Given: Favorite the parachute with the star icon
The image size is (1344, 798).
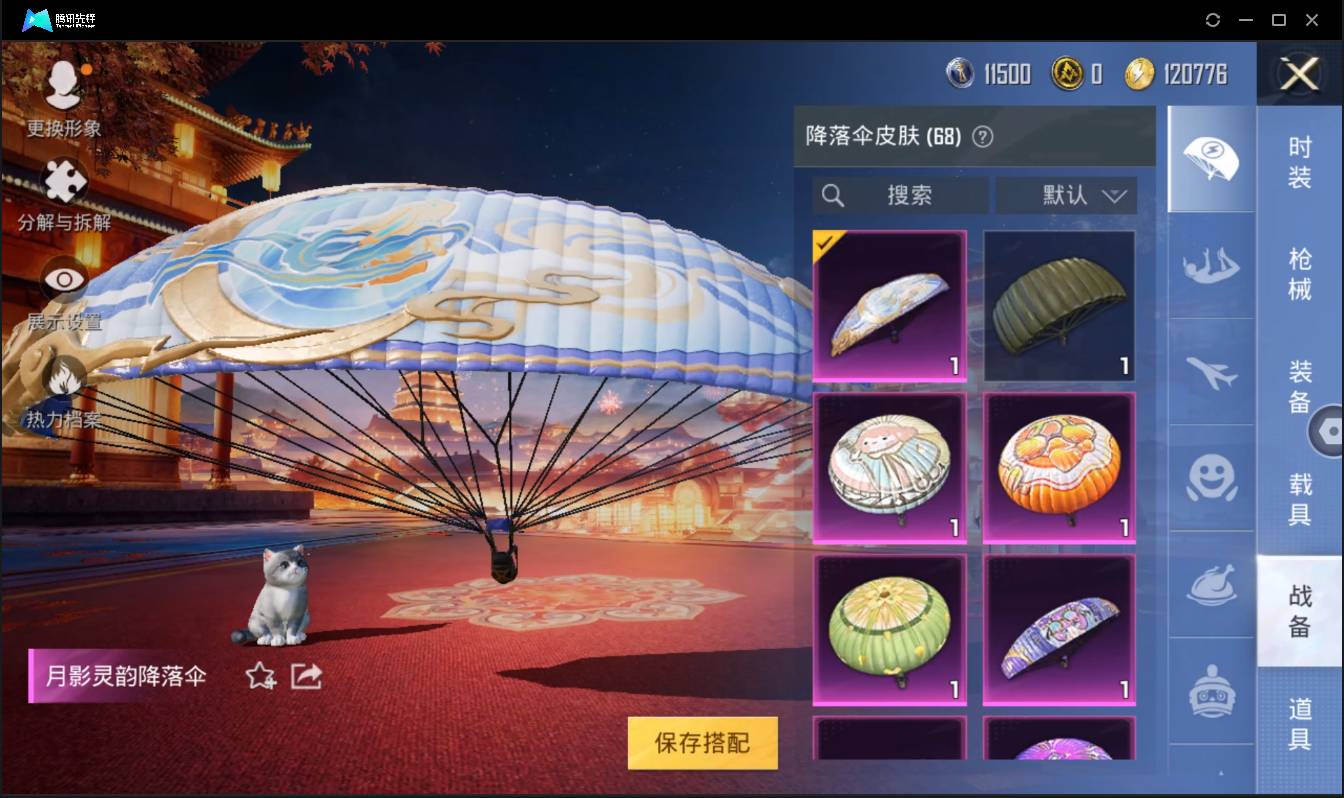Looking at the screenshot, I should click(x=258, y=677).
